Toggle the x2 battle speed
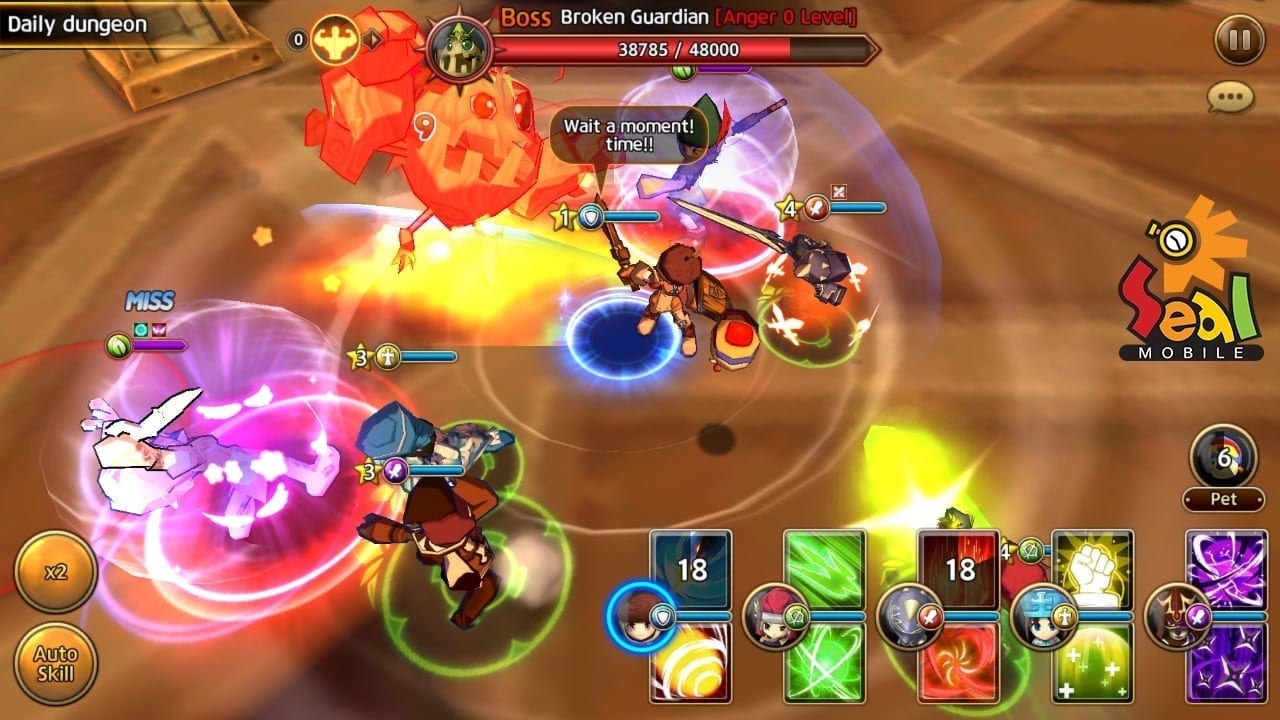The height and width of the screenshot is (720, 1280). pyautogui.click(x=55, y=571)
